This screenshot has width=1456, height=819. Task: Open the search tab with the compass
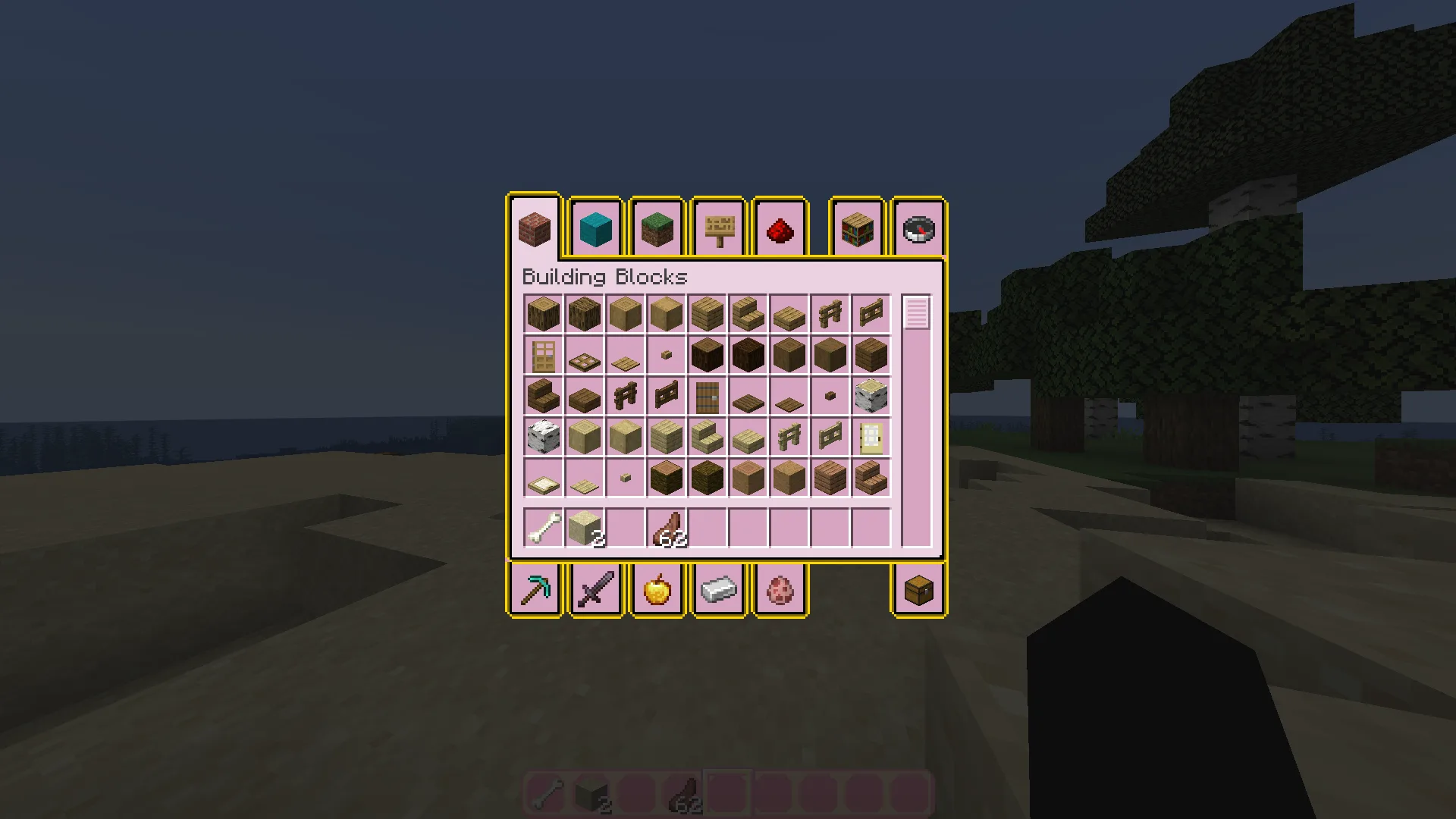point(919,227)
